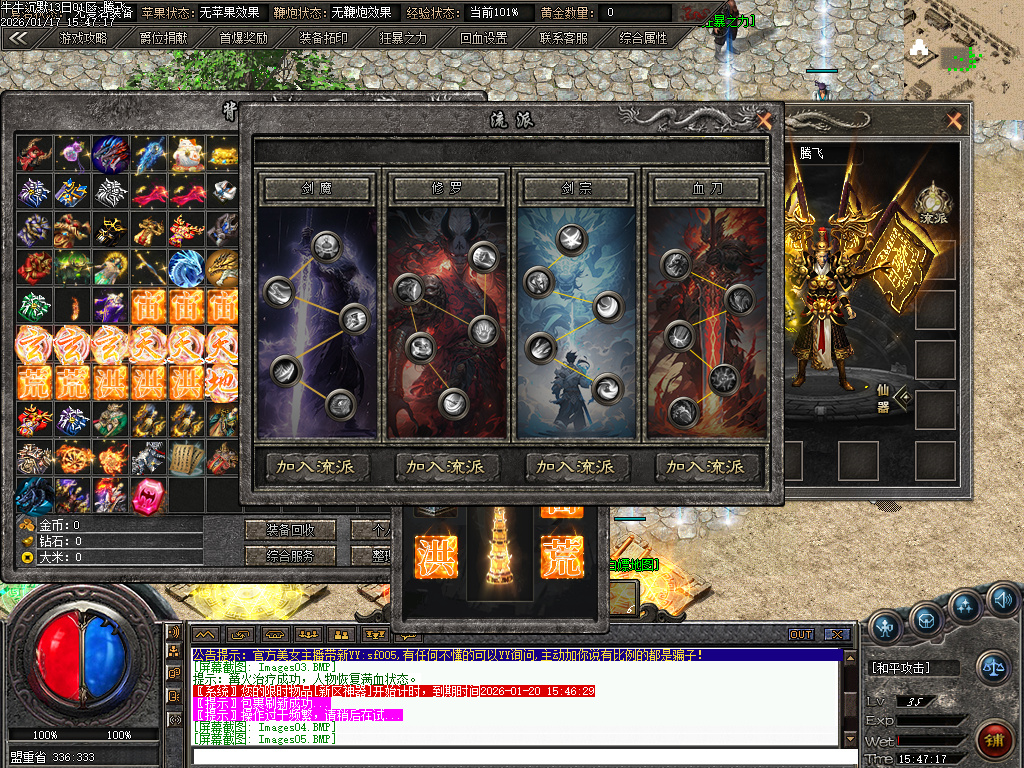Viewport: 1024px width, 768px height.
Task: Select the 剑宗 faction header
Action: point(577,188)
